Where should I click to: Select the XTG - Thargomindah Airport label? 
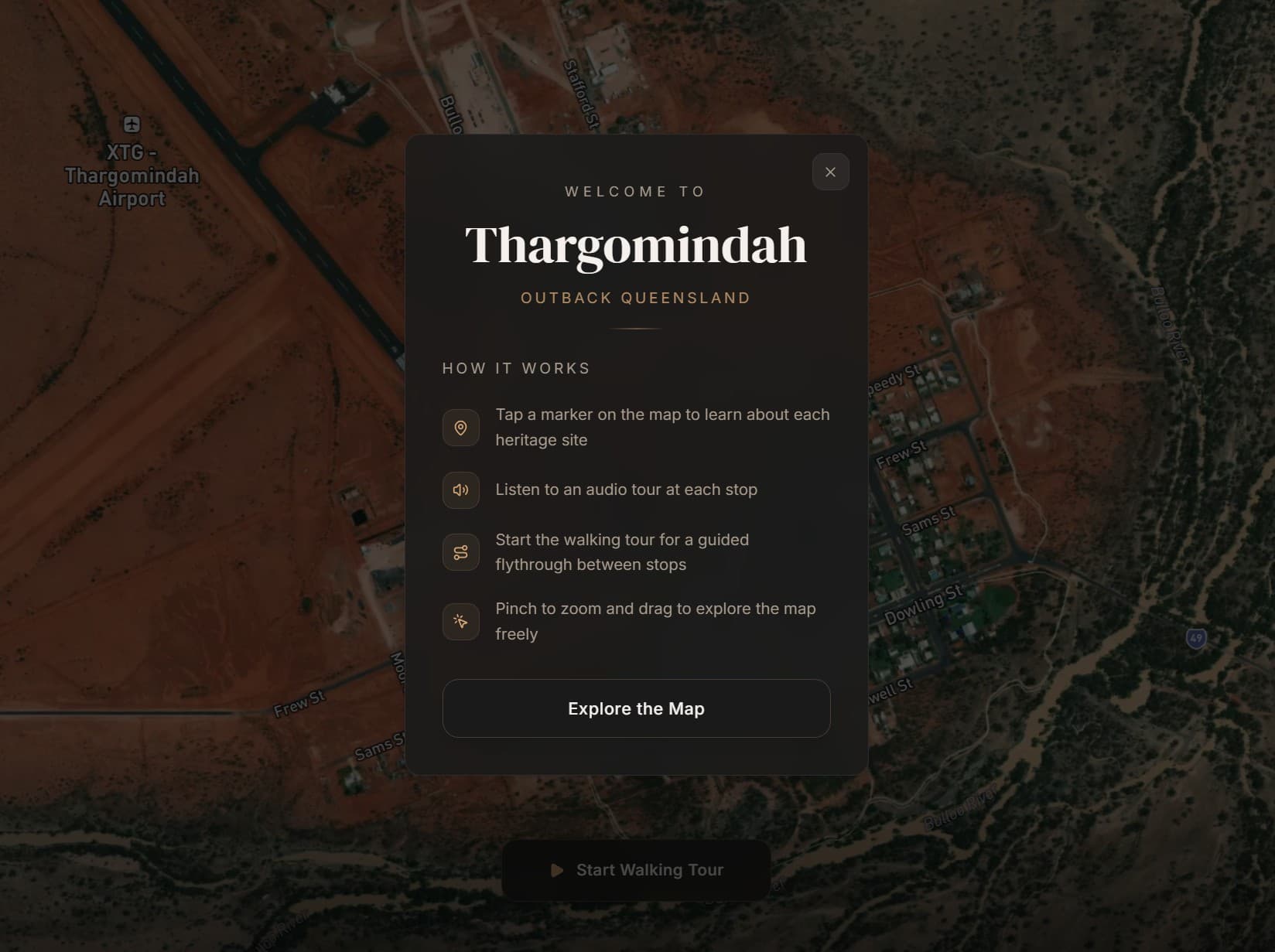coord(133,176)
